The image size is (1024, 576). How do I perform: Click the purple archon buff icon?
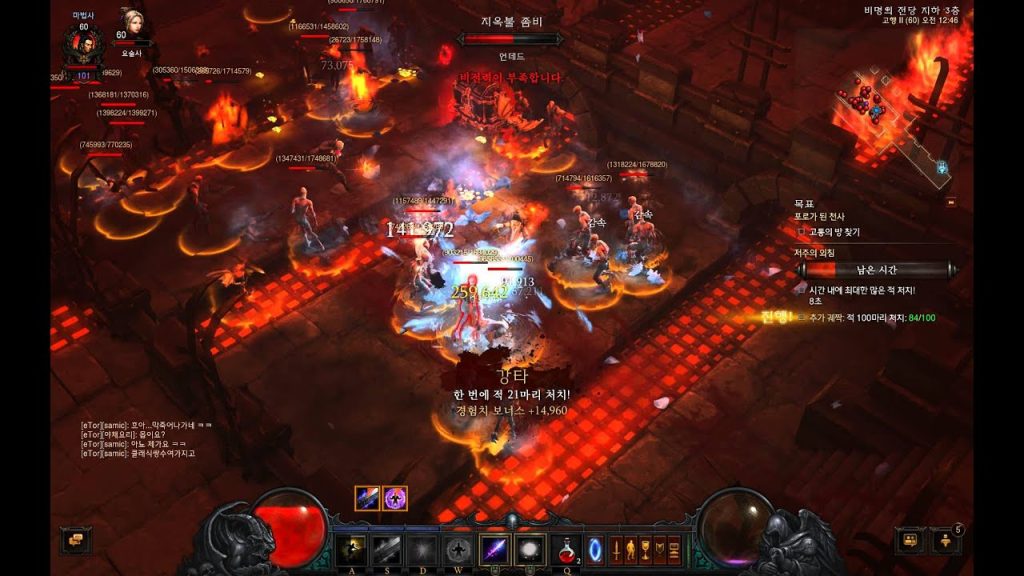pyautogui.click(x=395, y=498)
